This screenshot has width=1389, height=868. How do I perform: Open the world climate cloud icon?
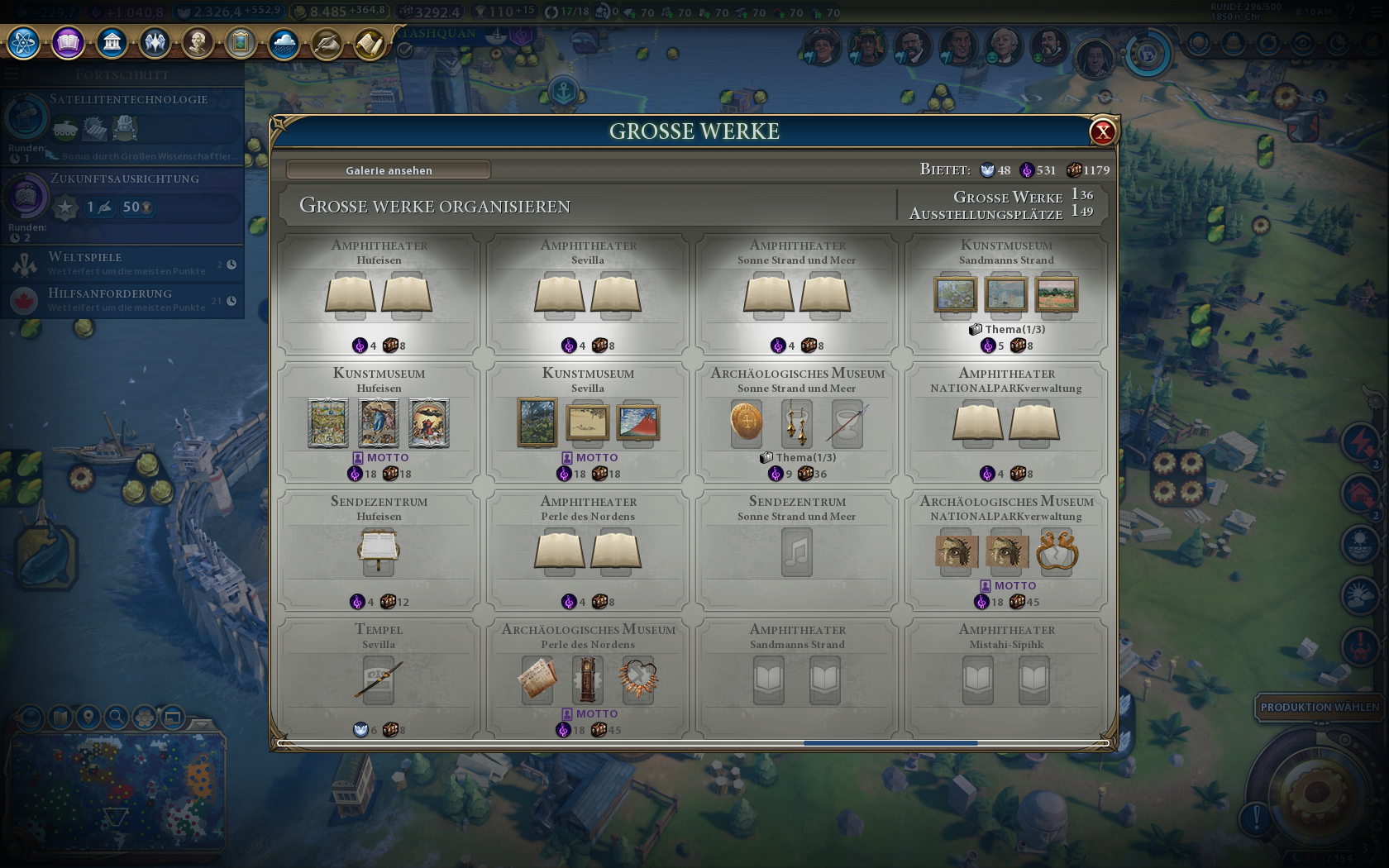tap(283, 43)
